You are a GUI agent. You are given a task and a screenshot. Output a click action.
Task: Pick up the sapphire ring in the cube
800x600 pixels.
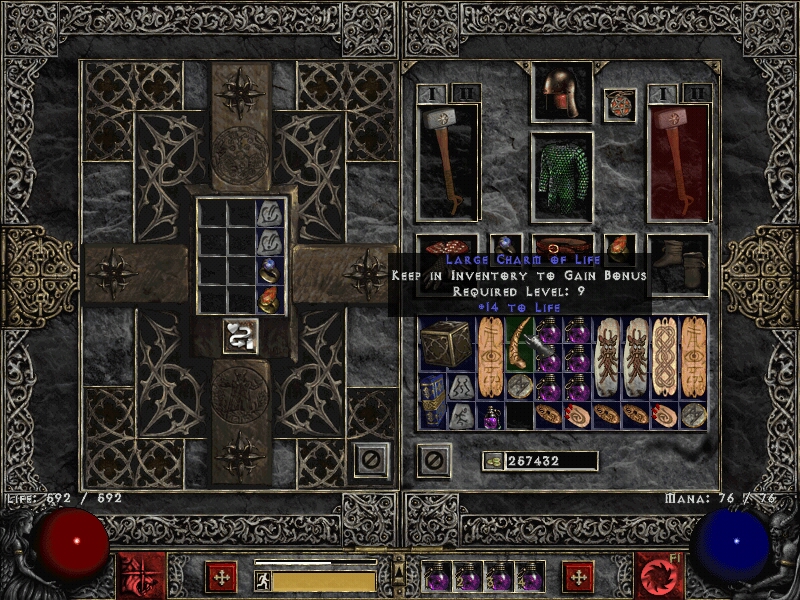pyautogui.click(x=271, y=270)
